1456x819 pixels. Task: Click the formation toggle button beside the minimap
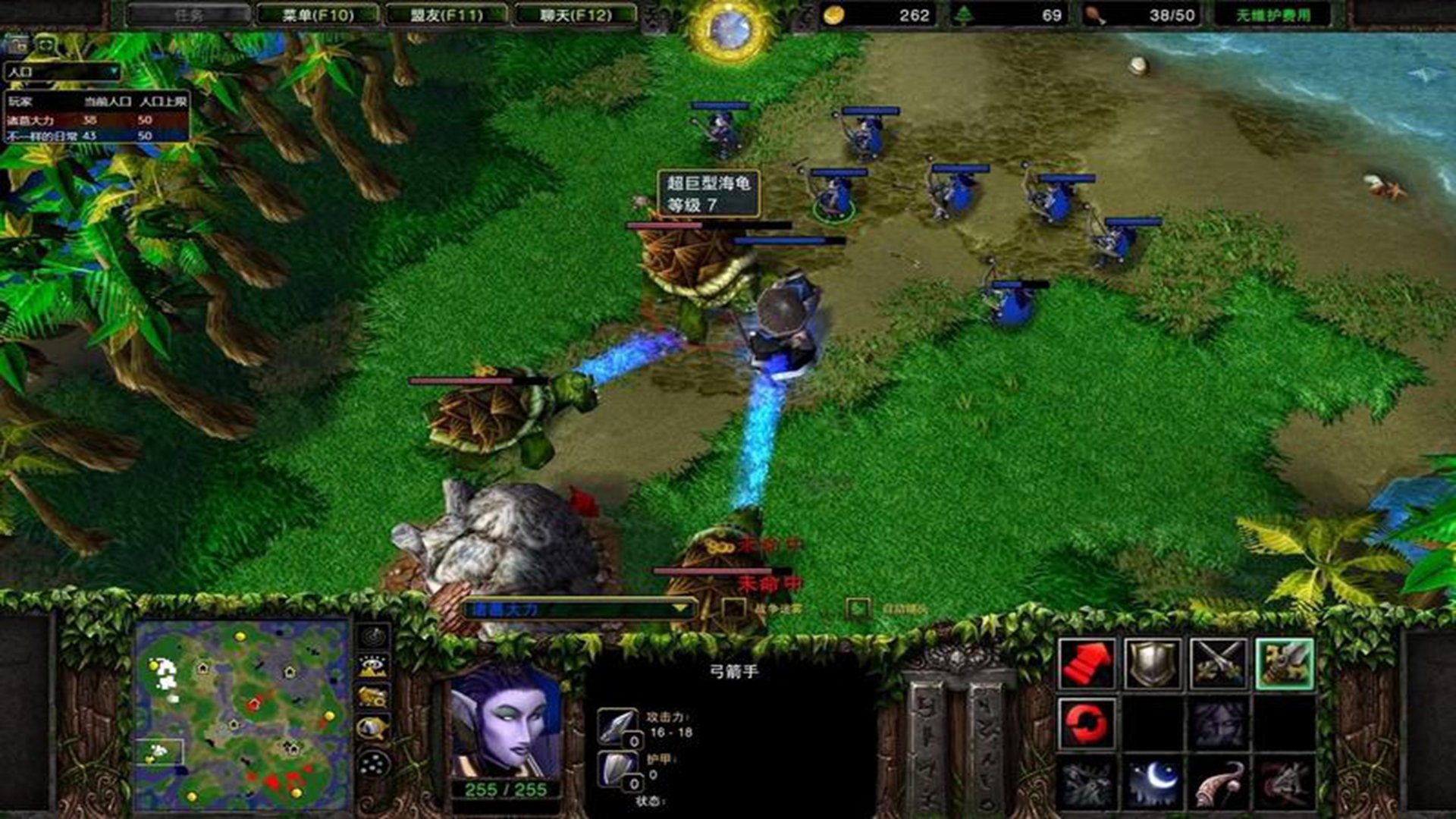coord(373,763)
